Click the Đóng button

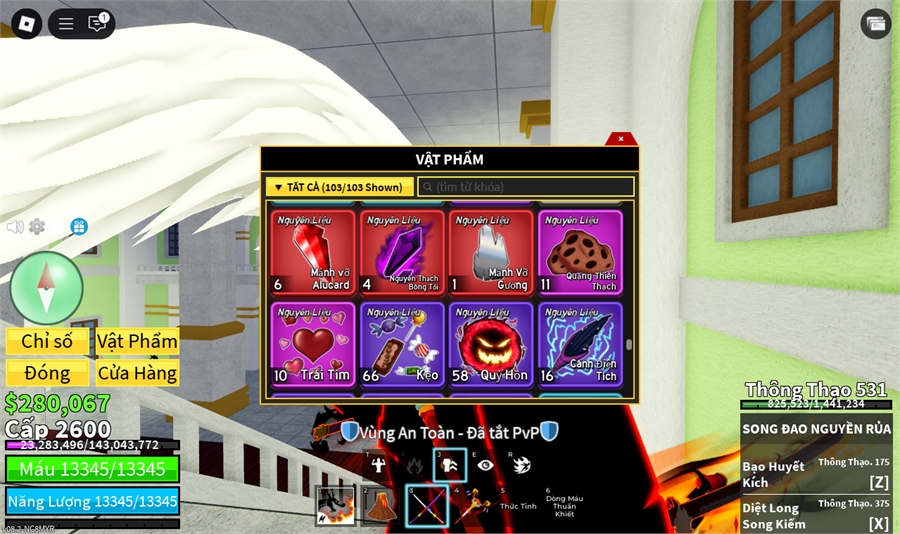[47, 373]
